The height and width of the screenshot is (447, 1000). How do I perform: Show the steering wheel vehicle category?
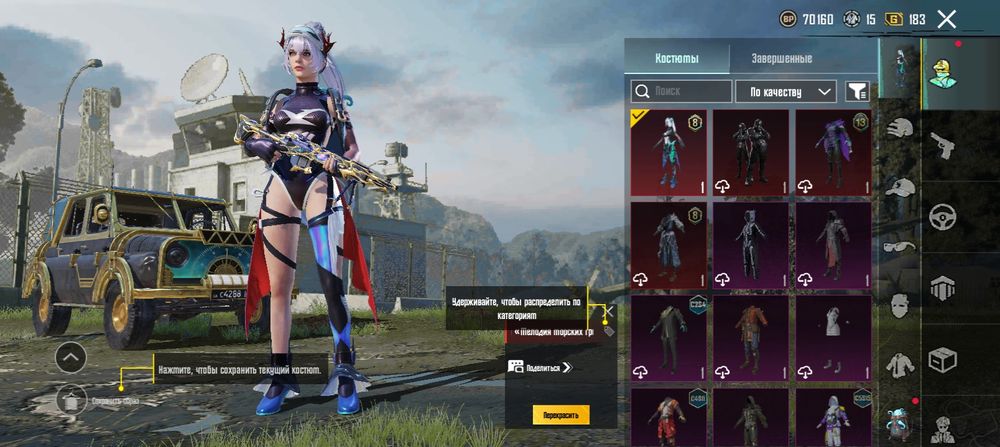pos(942,217)
